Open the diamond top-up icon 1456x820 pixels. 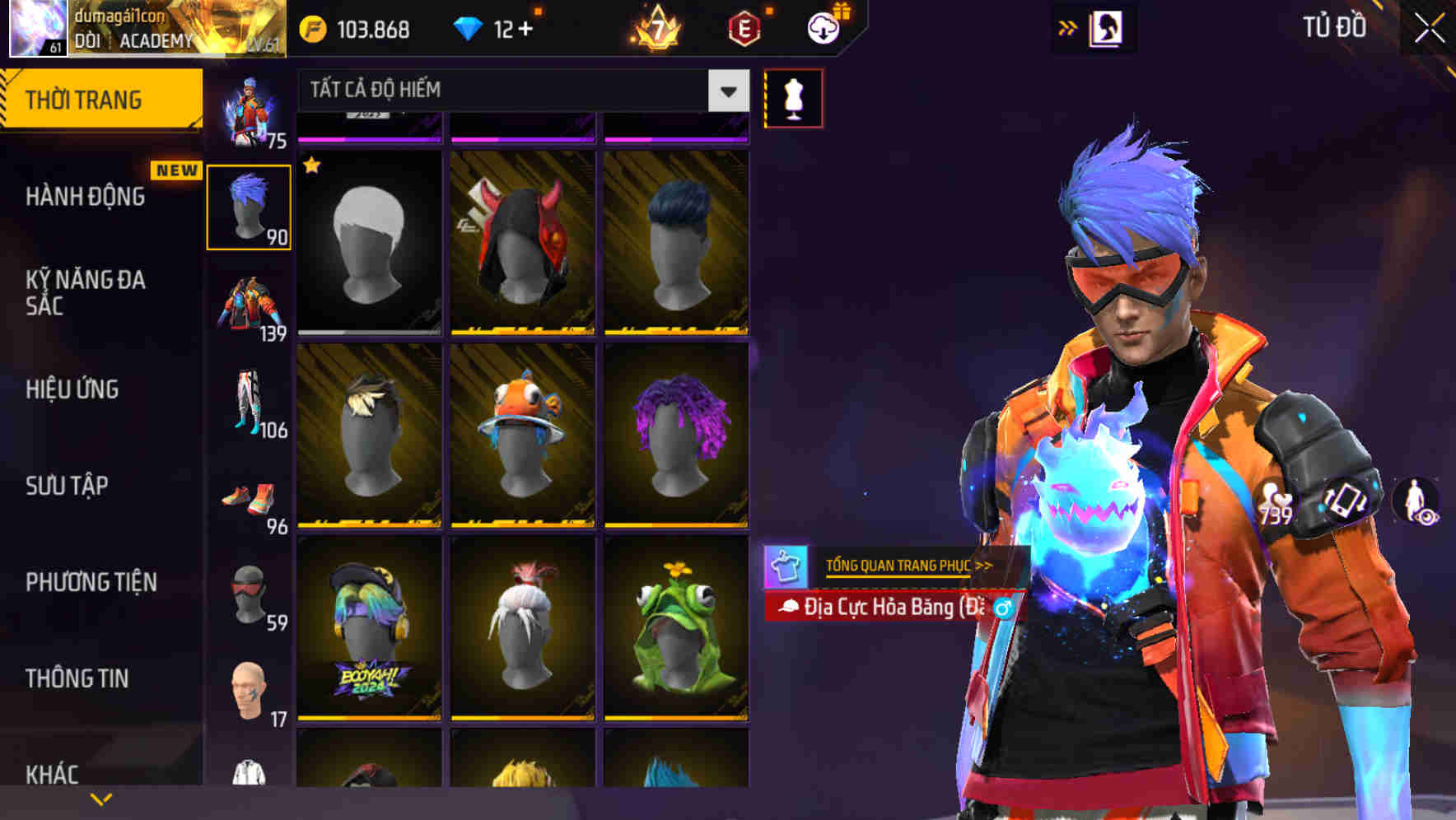click(x=467, y=26)
